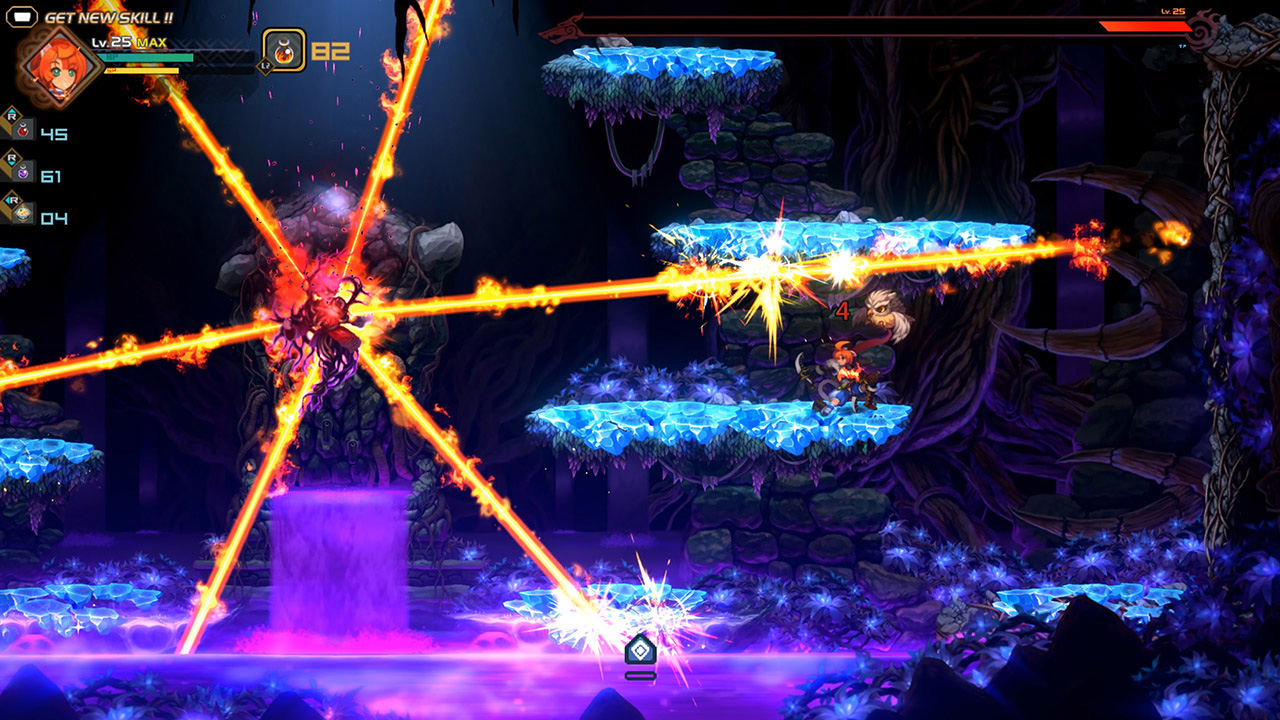This screenshot has height=720, width=1280.
Task: Toggle the up-arrow indicator above the red potion slot
Action: (11, 110)
